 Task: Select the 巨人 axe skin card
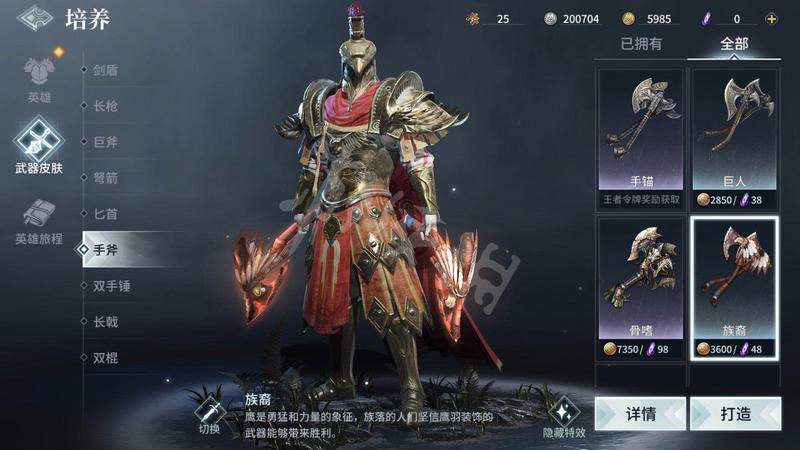point(734,137)
